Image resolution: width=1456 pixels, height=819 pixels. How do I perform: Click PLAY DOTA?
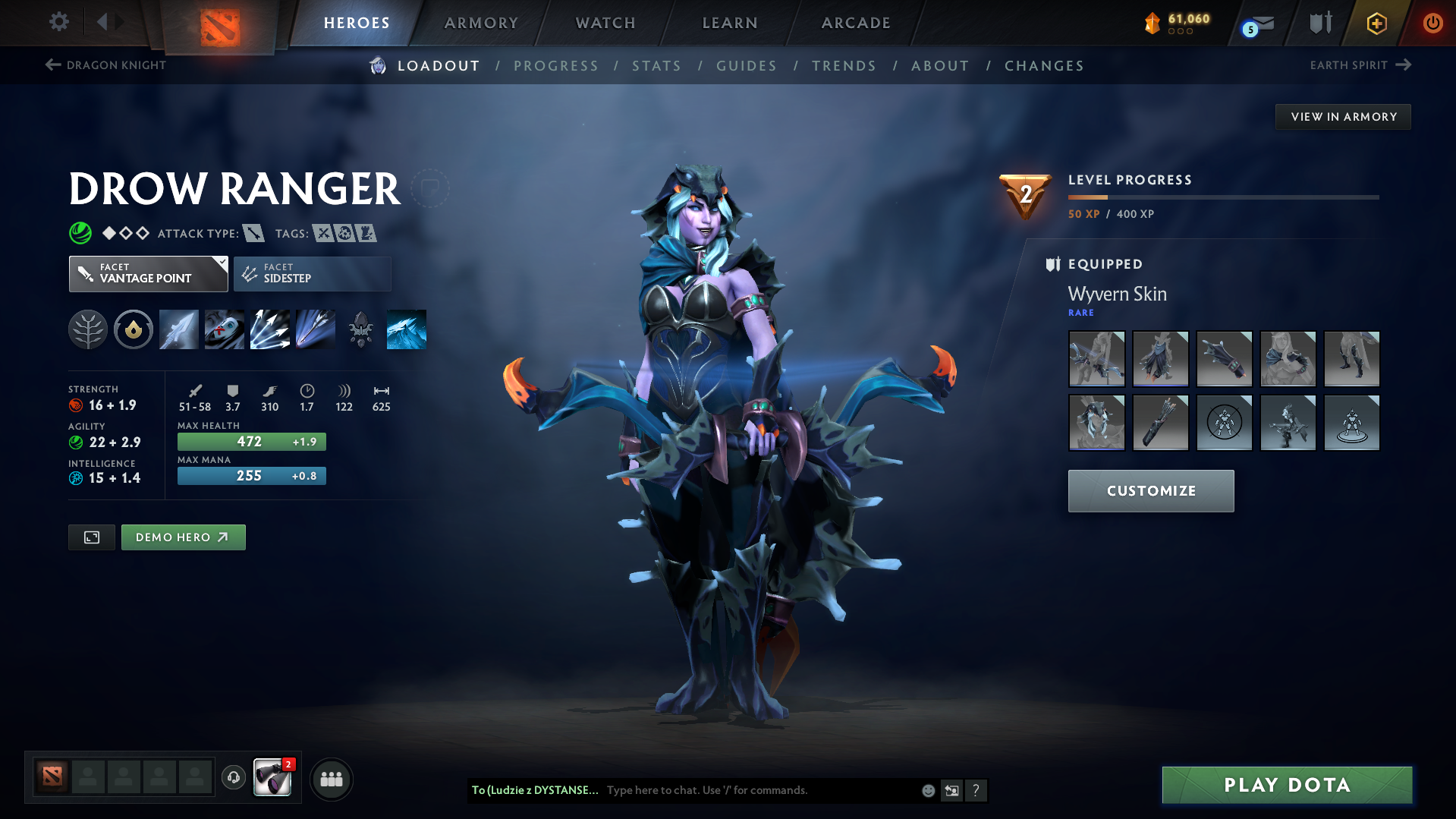(x=1285, y=785)
